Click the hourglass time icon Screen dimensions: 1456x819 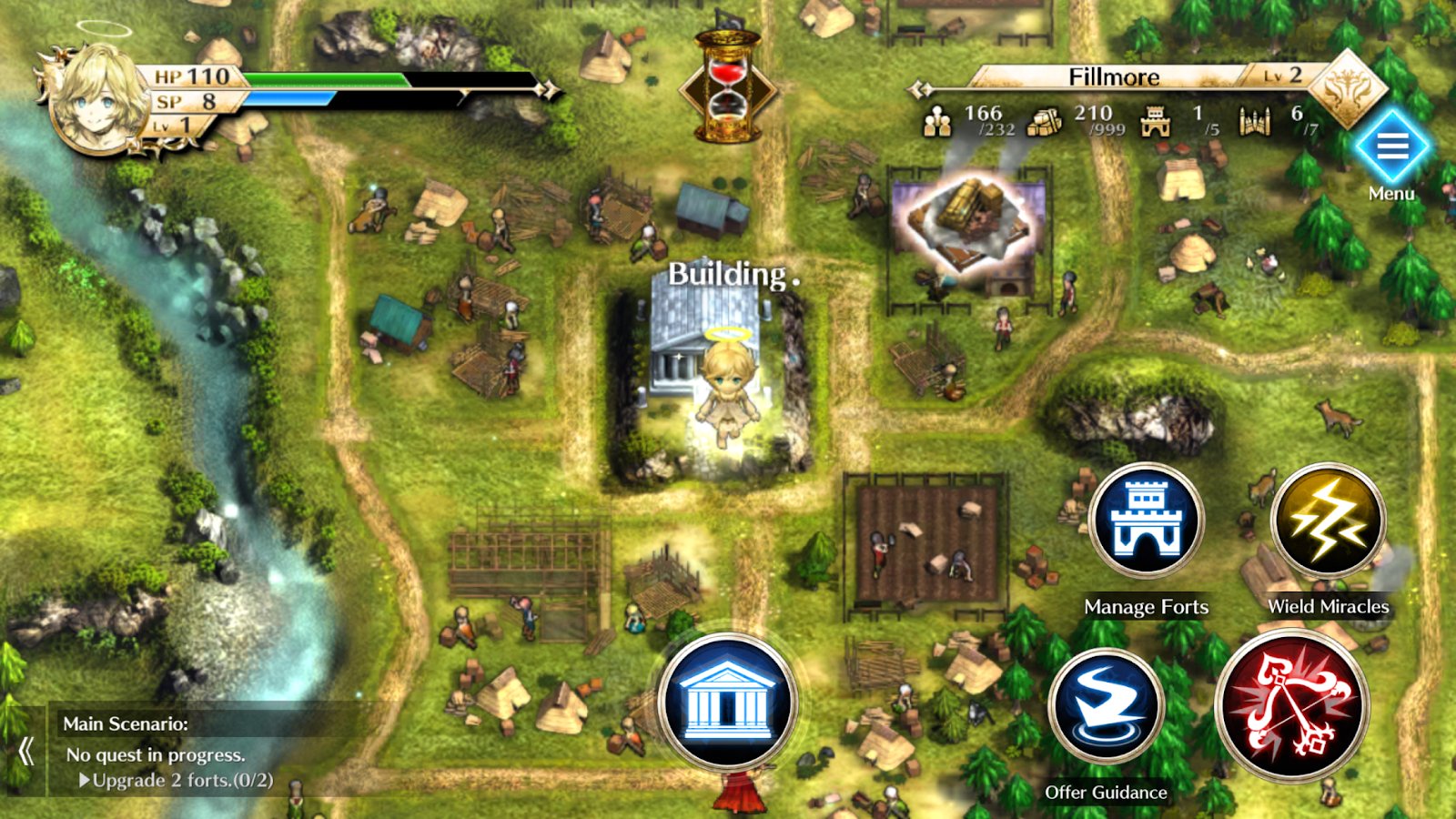[x=728, y=86]
